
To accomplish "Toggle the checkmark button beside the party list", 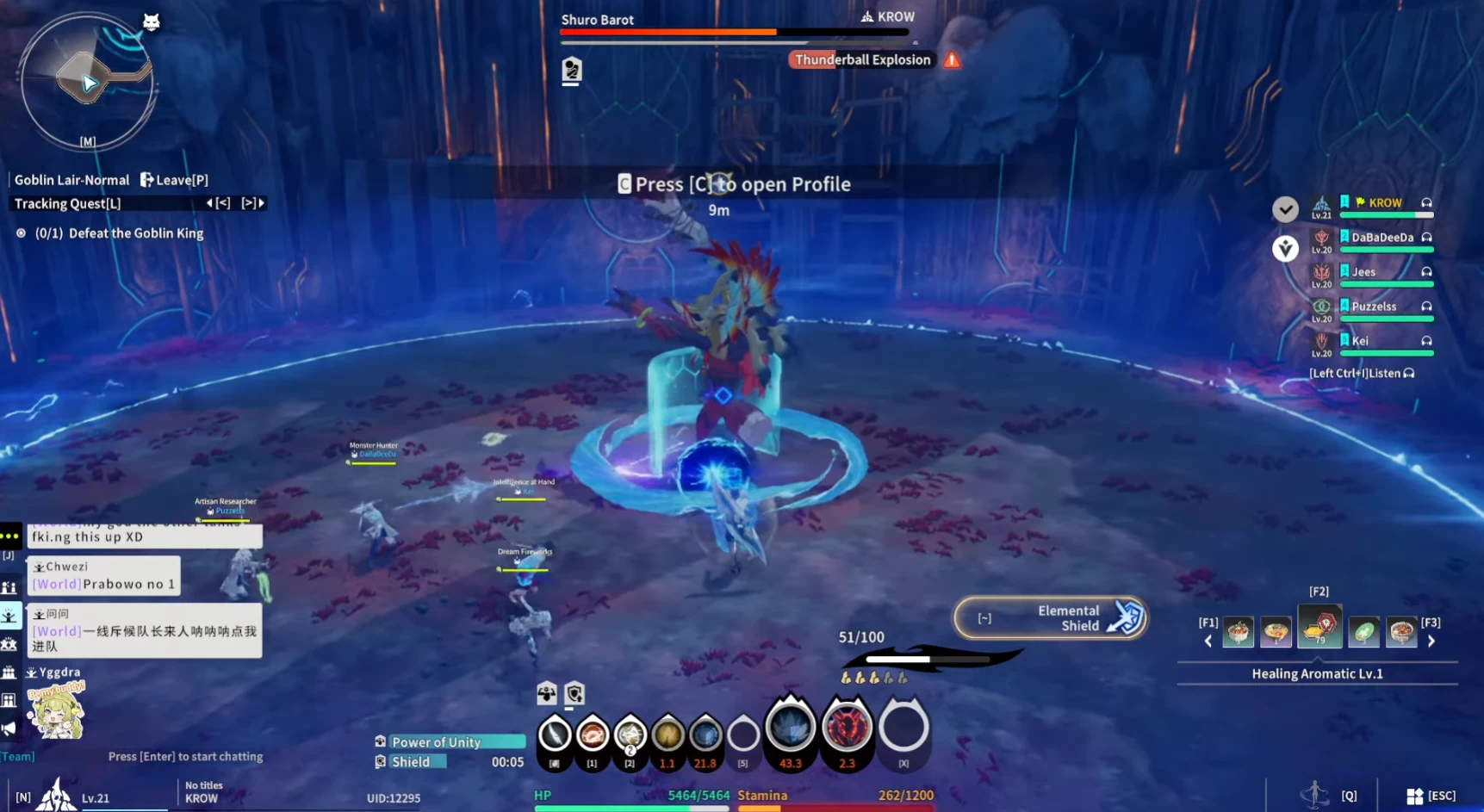I will click(1285, 209).
